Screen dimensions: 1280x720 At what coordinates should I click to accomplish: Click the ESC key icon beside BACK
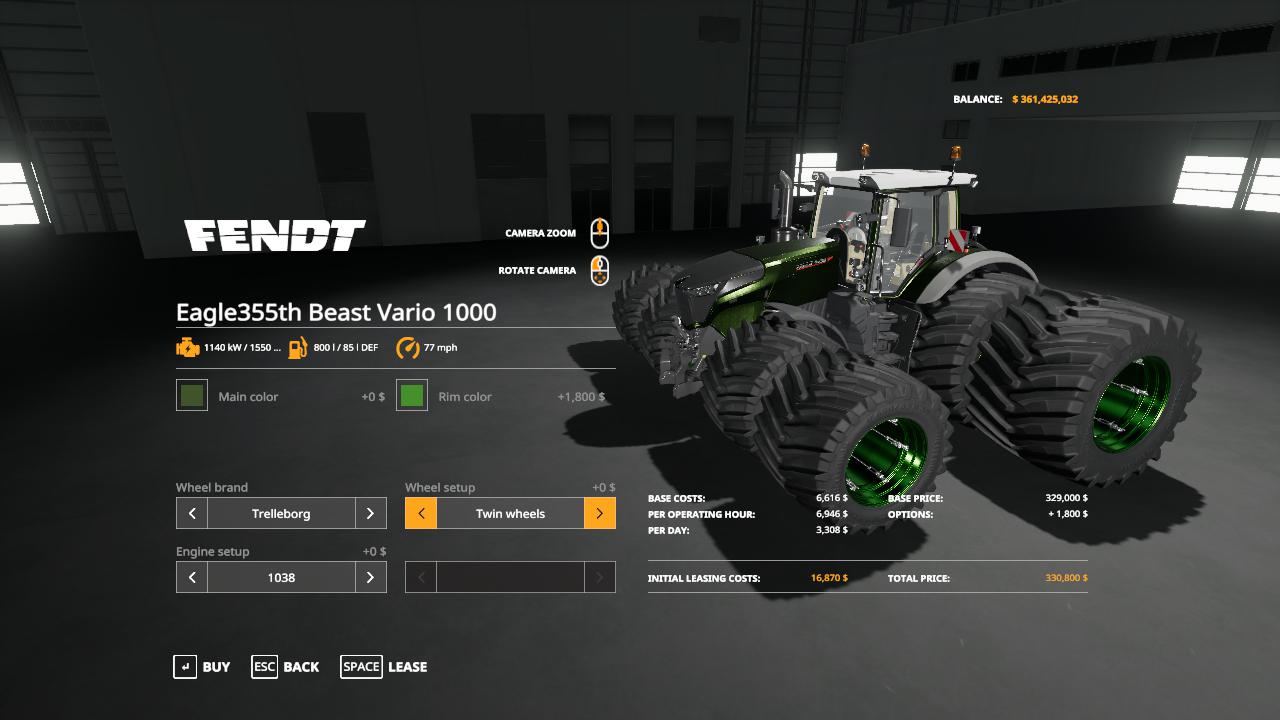(x=264, y=667)
